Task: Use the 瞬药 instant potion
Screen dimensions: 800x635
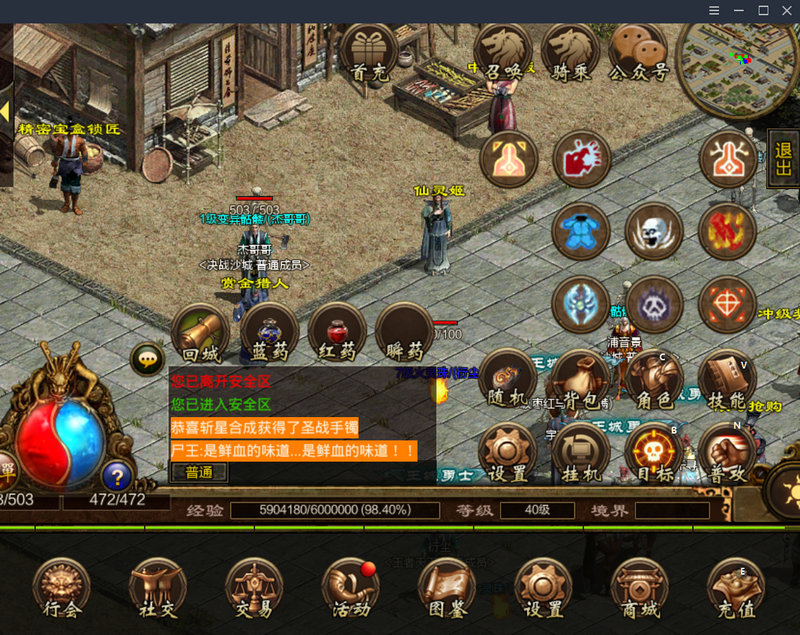Action: point(405,334)
